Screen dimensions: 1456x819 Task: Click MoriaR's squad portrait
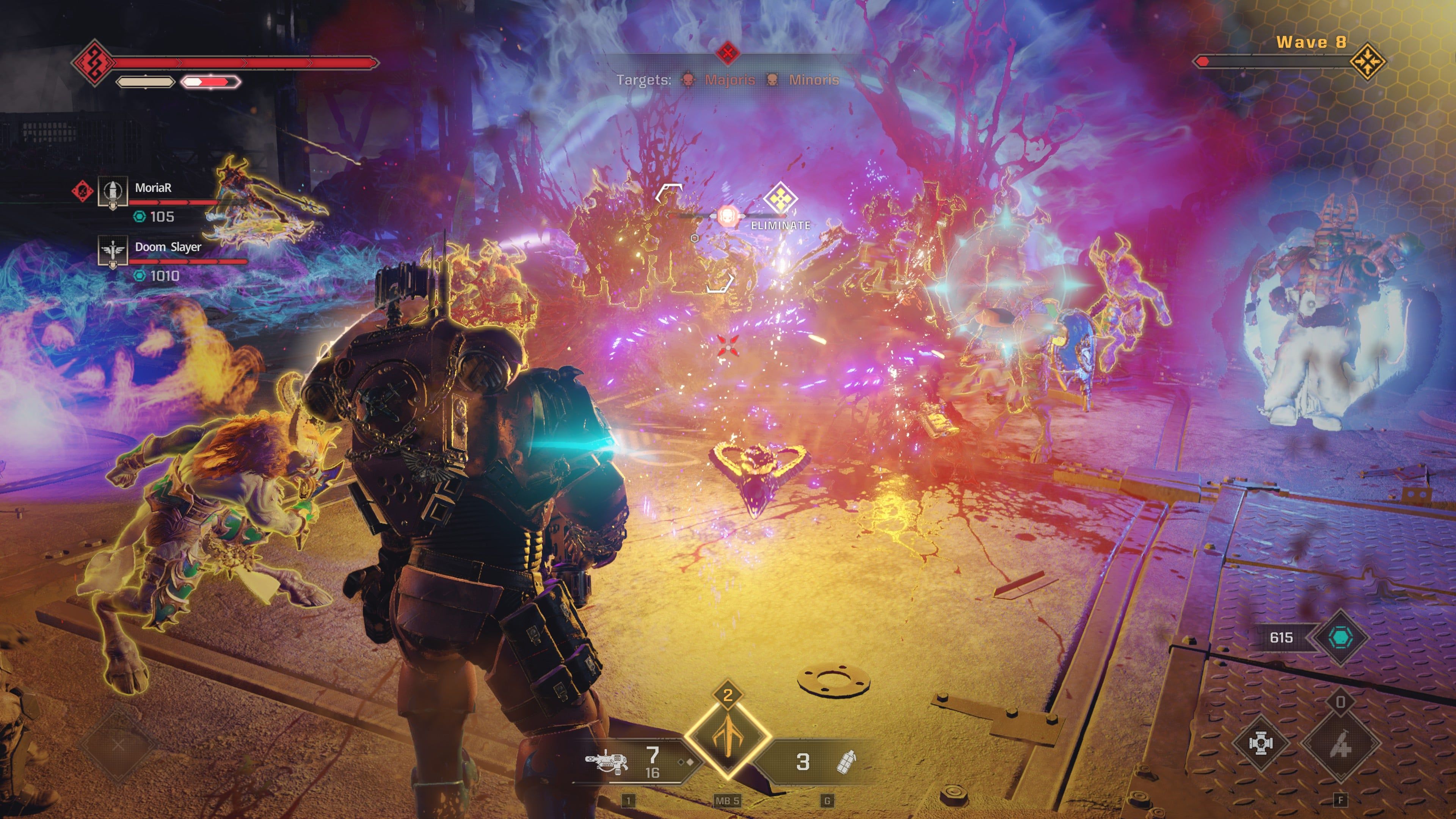coord(113,191)
